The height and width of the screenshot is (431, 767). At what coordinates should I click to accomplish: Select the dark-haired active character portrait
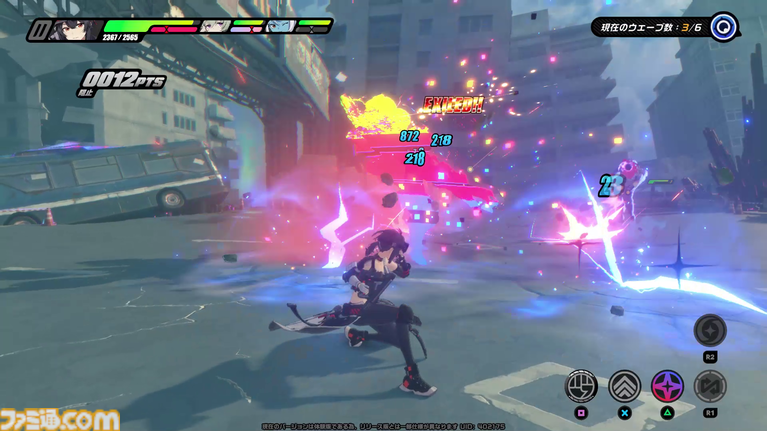coord(76,30)
